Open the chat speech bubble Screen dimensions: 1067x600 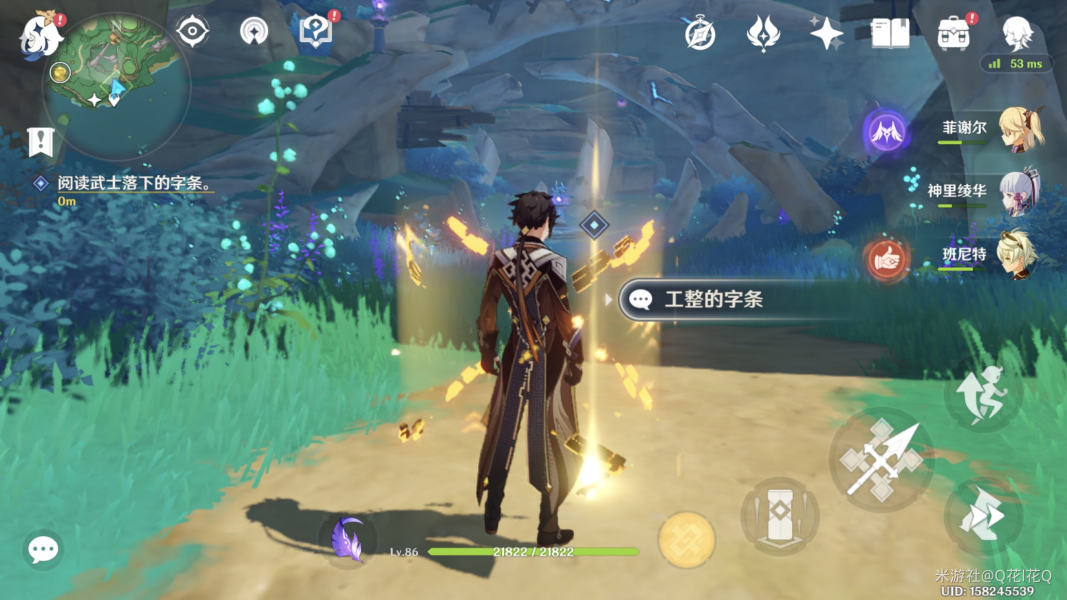43,549
